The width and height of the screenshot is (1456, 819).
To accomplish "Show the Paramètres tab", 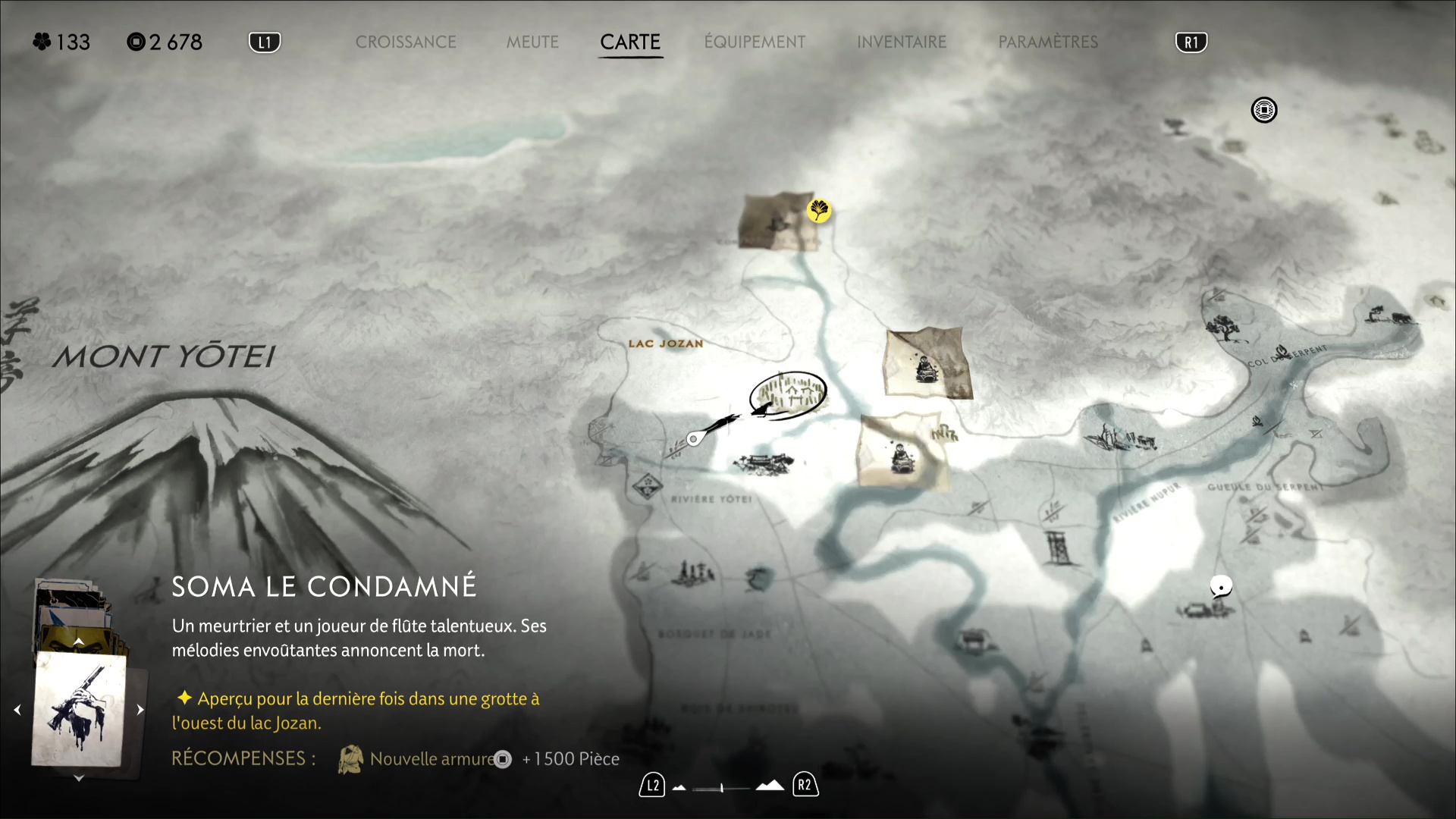I will coord(1048,42).
